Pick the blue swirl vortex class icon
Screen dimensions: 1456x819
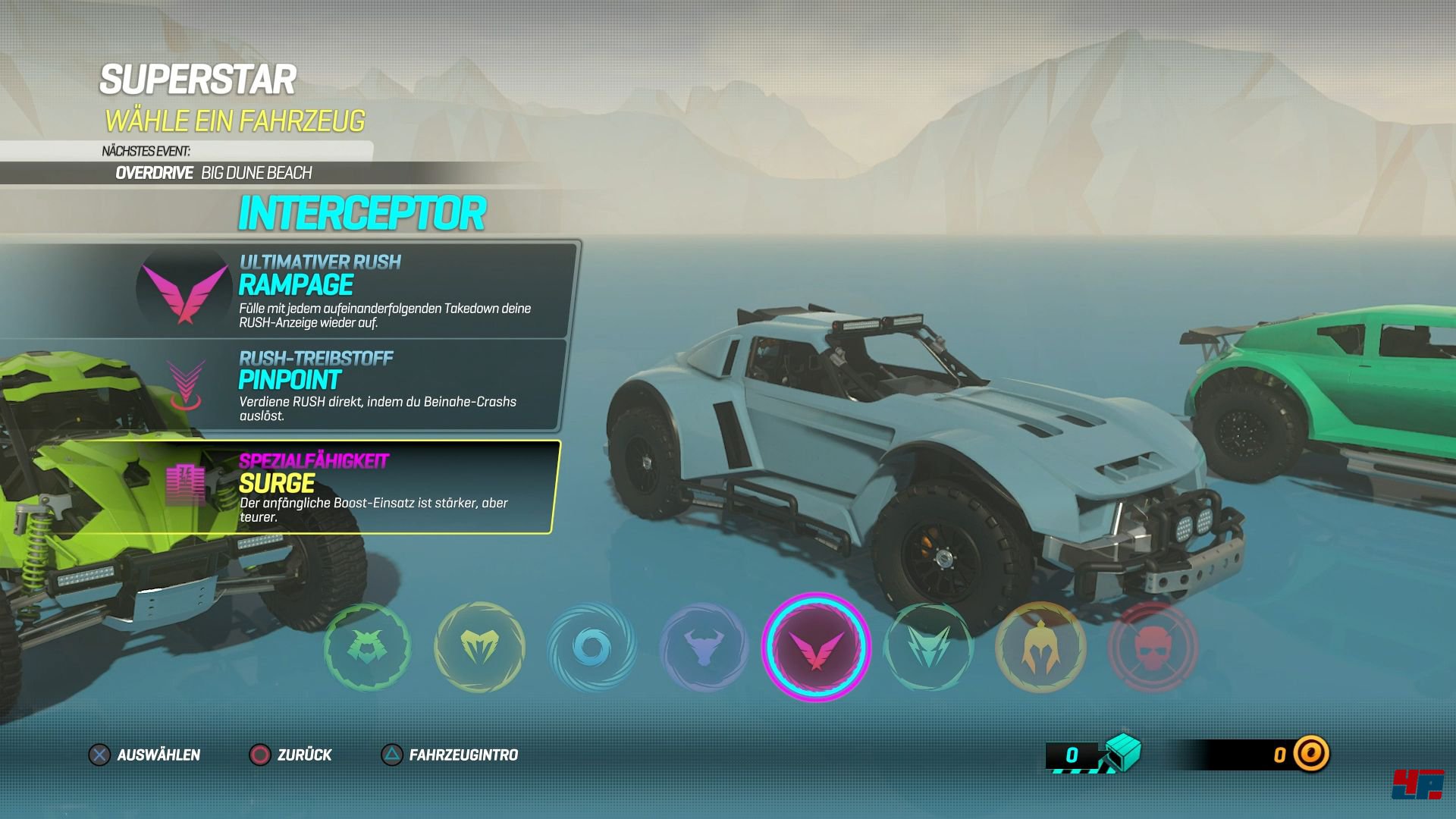[x=591, y=648]
